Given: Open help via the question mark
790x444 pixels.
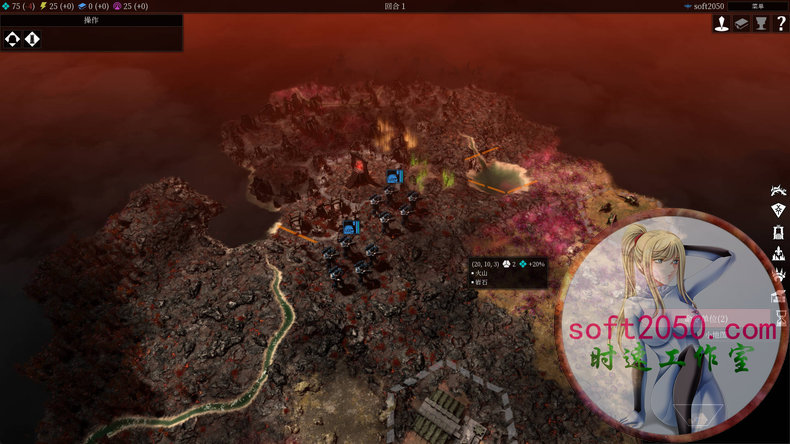Looking at the screenshot, I should click(x=779, y=24).
